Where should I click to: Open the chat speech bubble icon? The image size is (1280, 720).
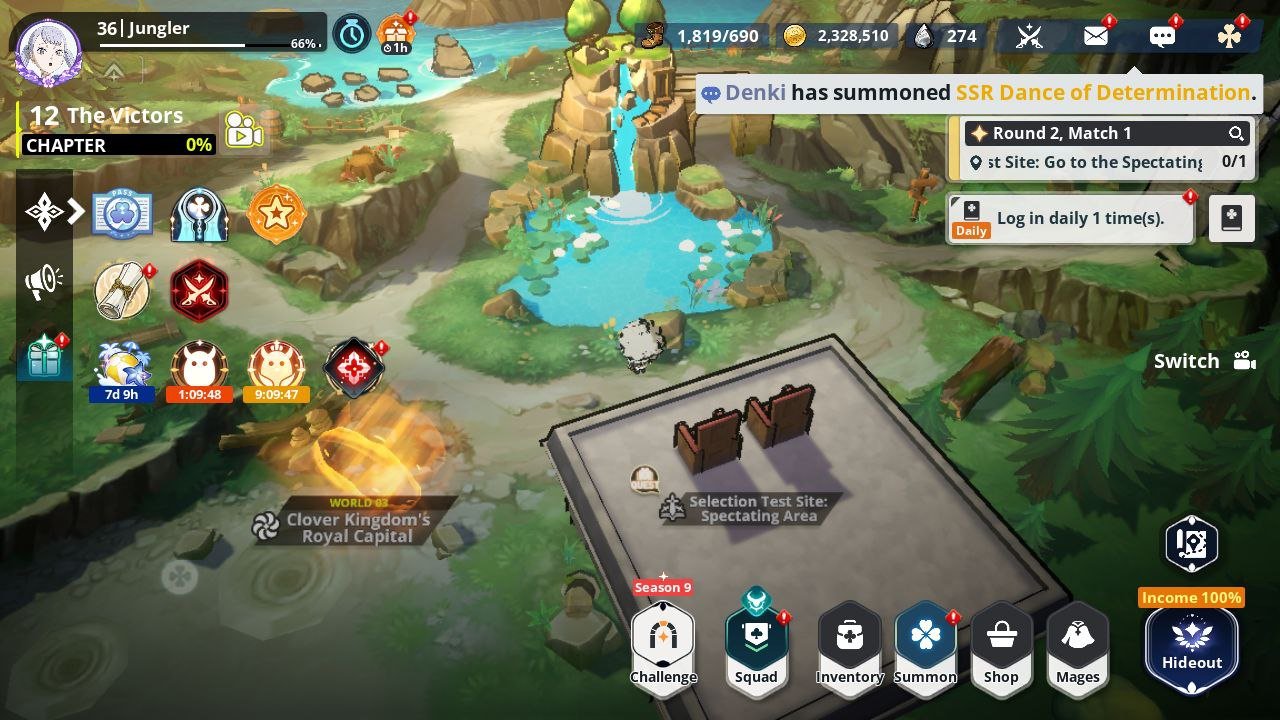point(1162,37)
